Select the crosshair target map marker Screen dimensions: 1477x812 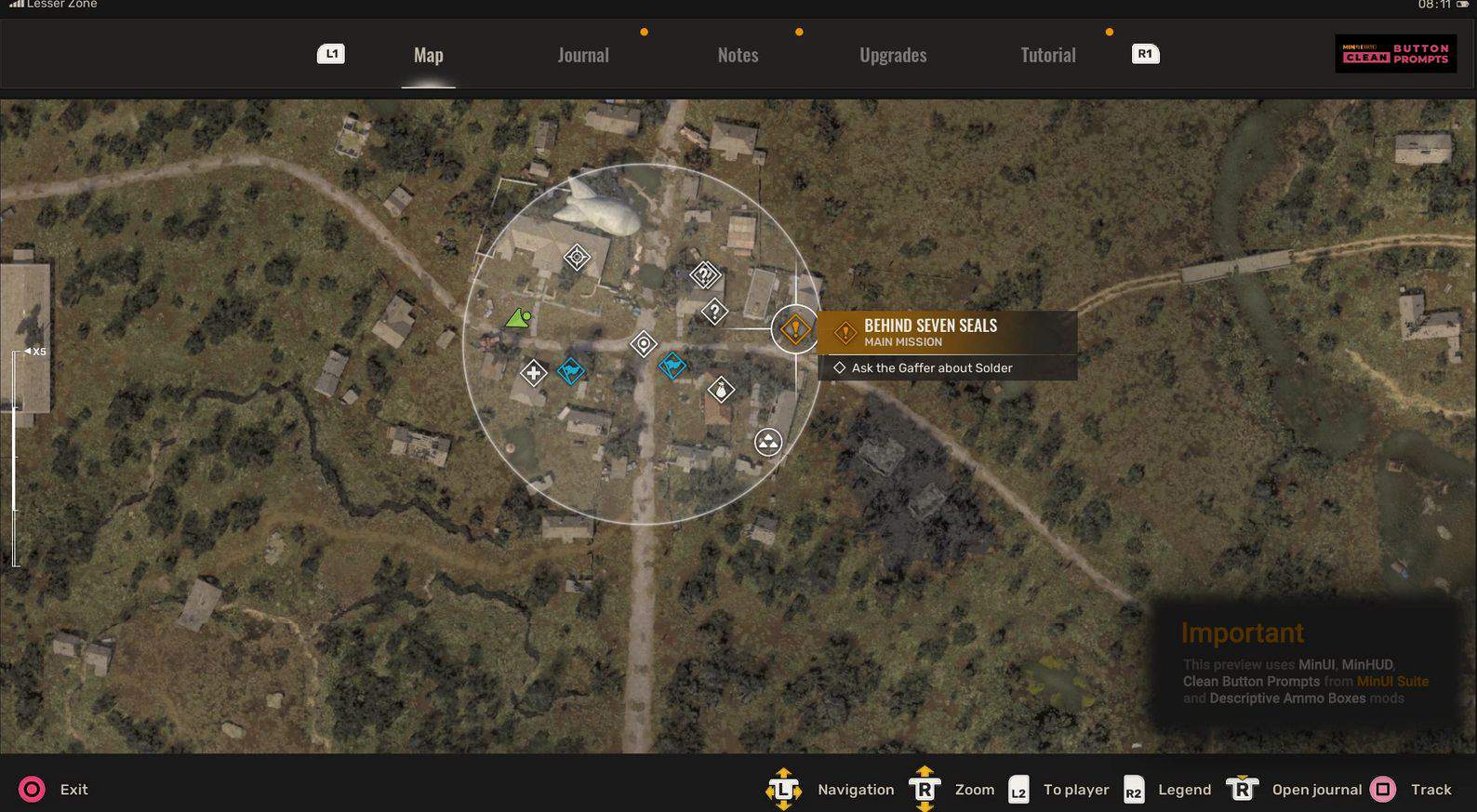click(x=577, y=257)
